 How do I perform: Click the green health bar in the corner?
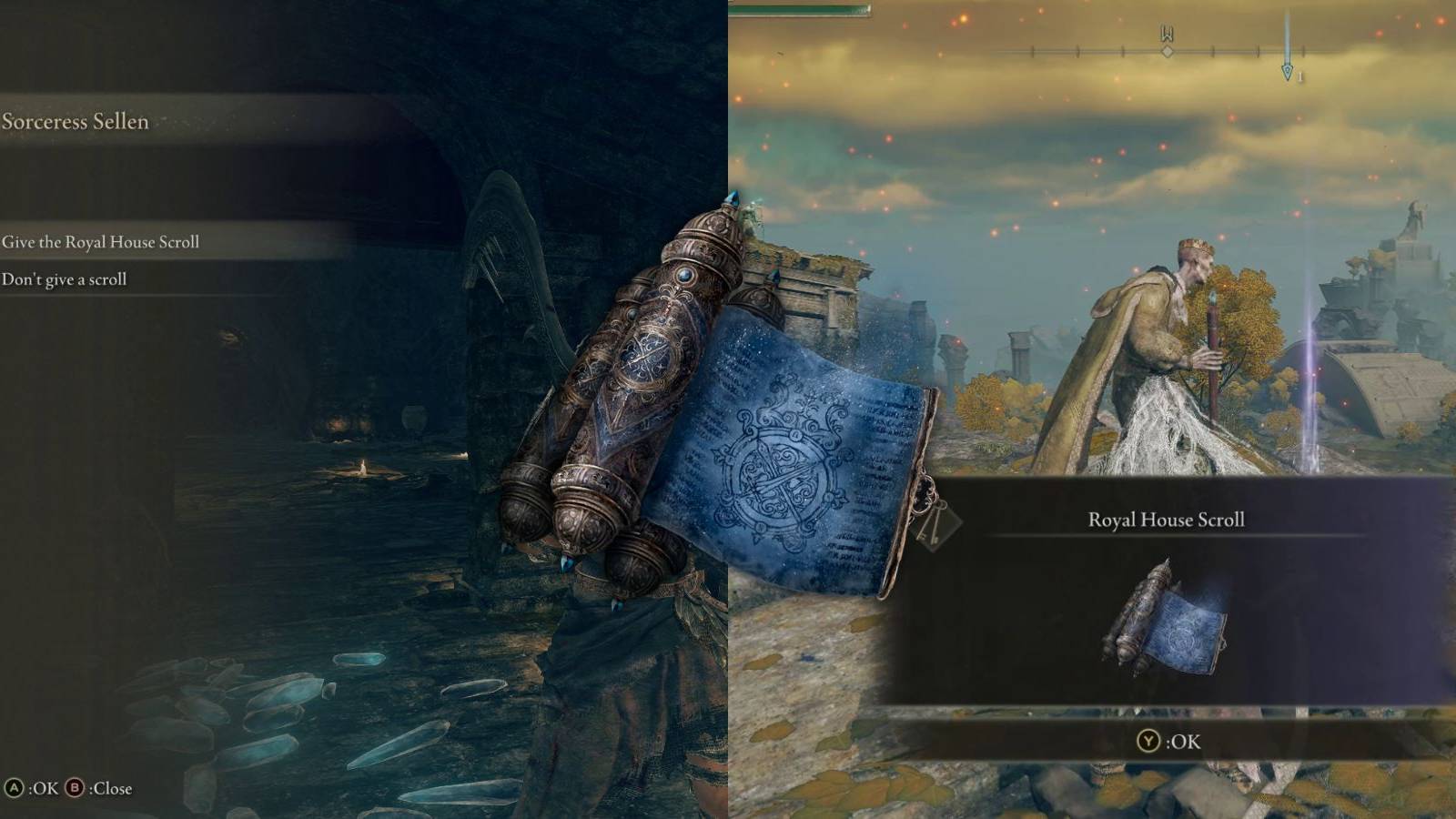pos(801,8)
